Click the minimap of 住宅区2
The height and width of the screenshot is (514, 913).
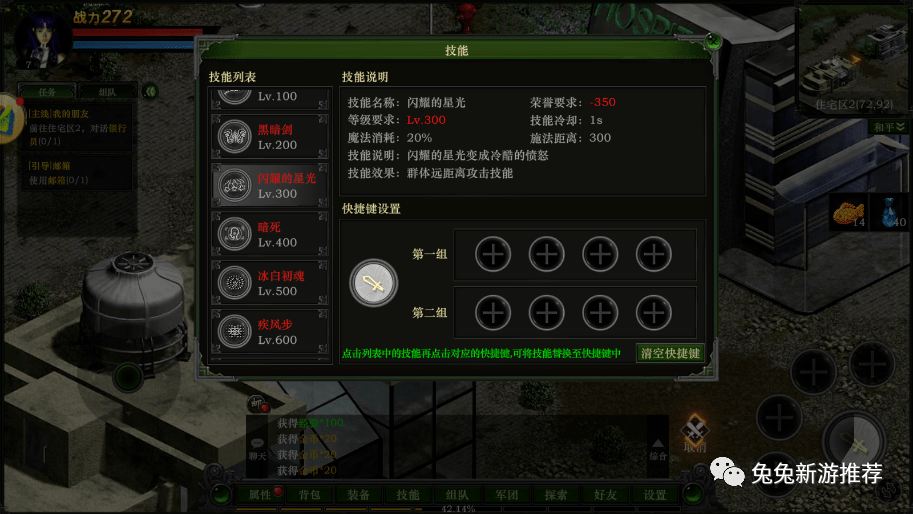pos(853,60)
